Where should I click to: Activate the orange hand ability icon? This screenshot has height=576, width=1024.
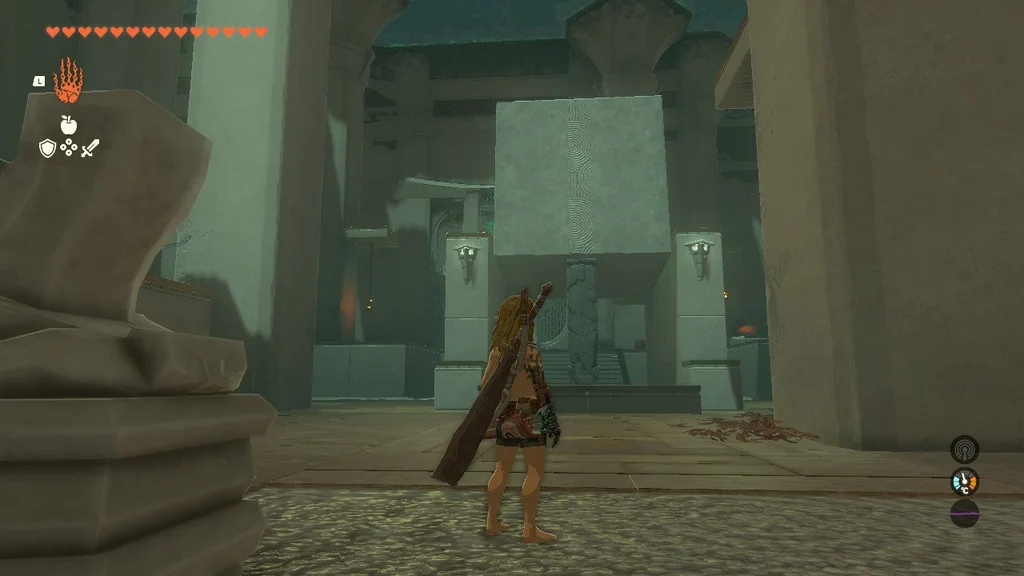pyautogui.click(x=67, y=81)
